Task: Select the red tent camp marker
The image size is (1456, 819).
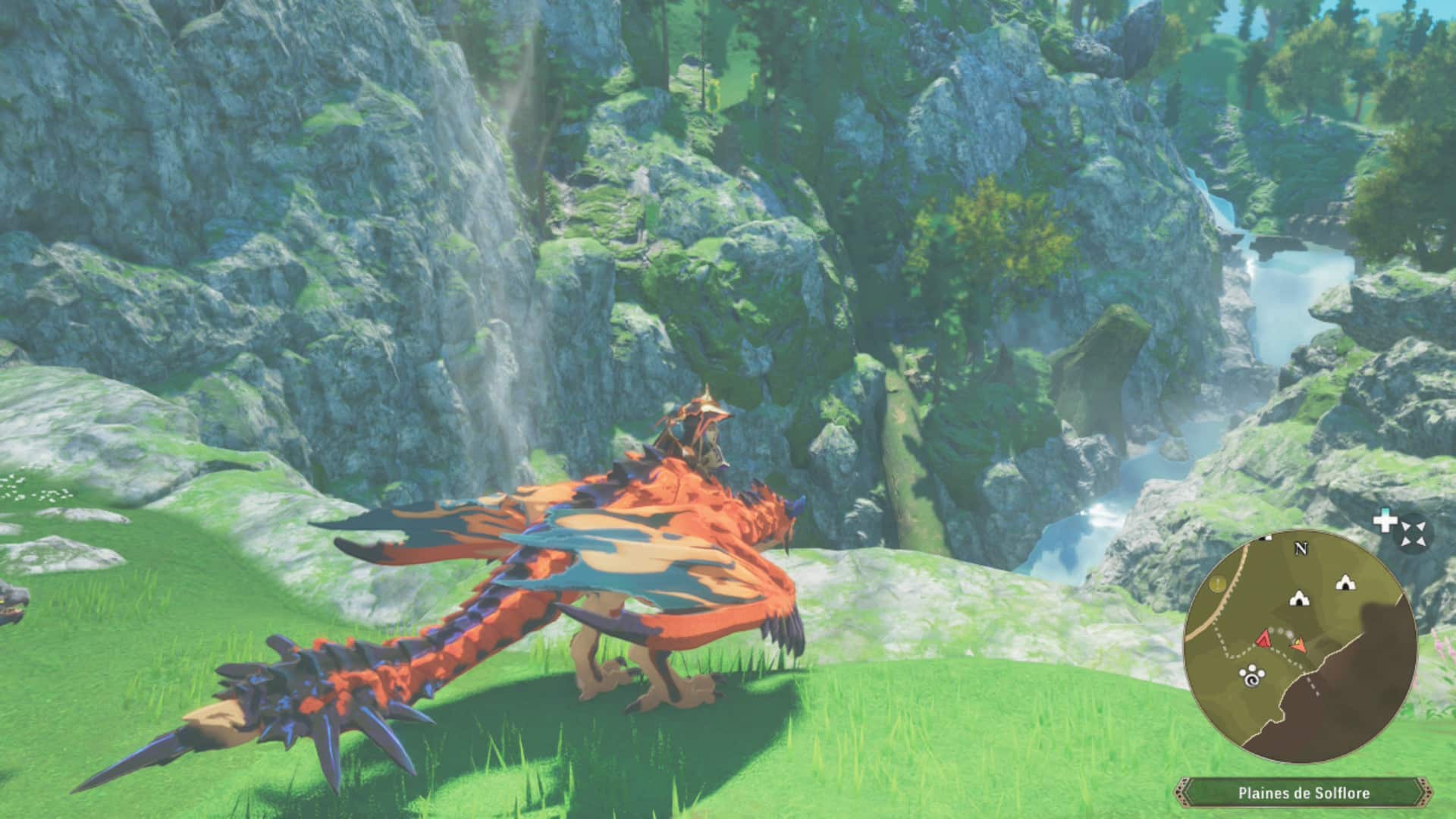Action: tap(1263, 639)
